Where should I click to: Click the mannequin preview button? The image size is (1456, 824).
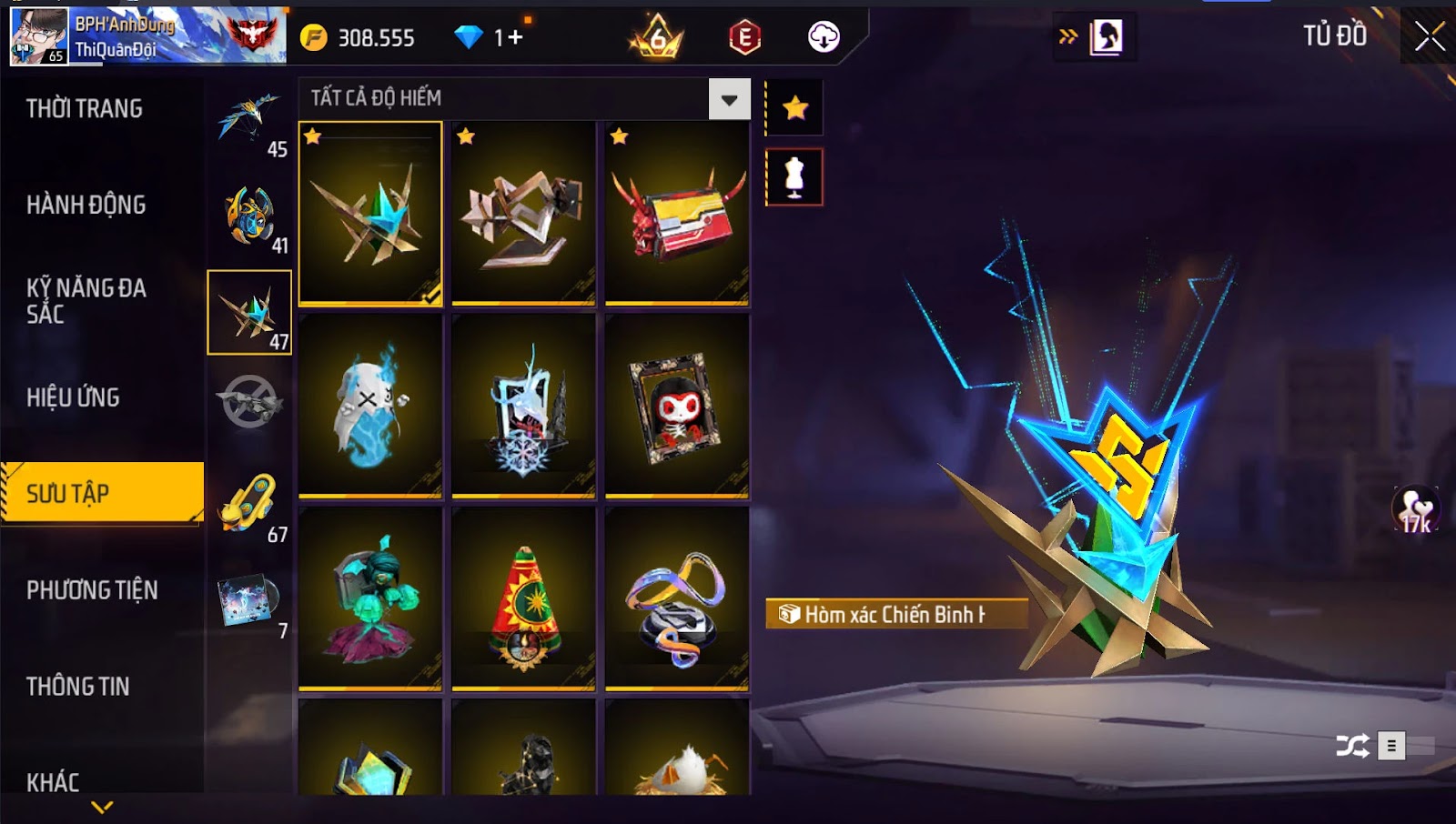tap(794, 177)
